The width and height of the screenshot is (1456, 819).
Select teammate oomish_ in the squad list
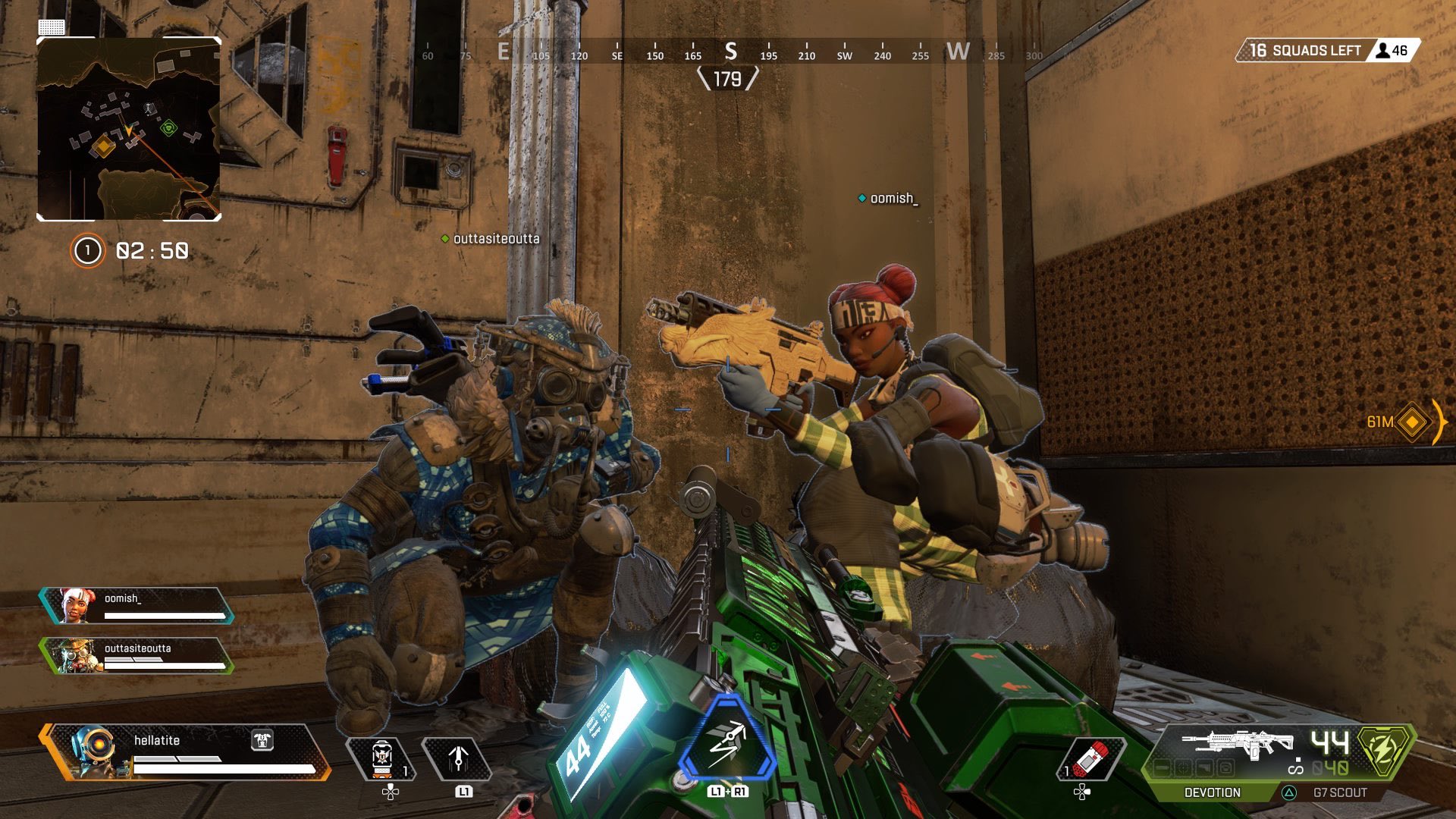(x=136, y=605)
